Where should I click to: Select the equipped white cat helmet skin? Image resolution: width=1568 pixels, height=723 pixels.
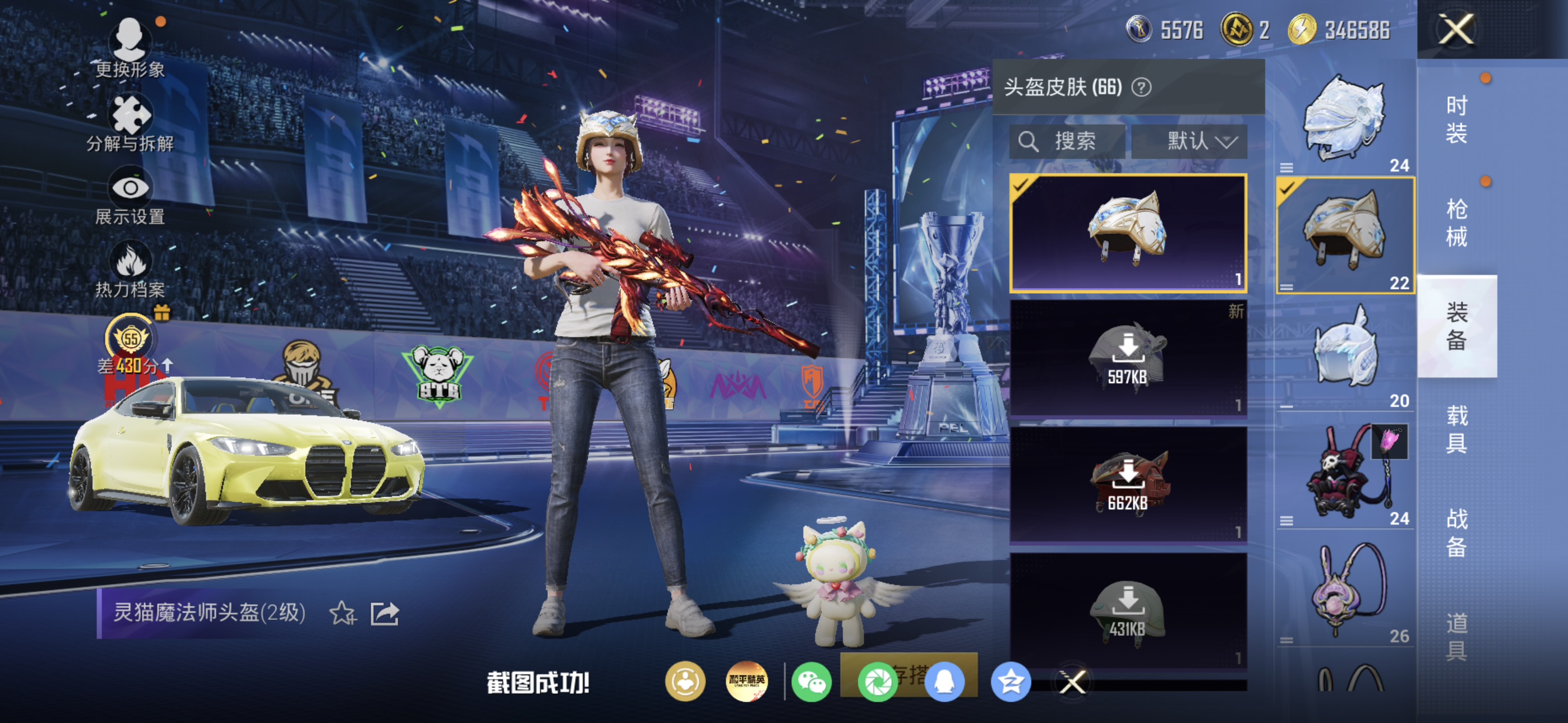[x=1128, y=233]
